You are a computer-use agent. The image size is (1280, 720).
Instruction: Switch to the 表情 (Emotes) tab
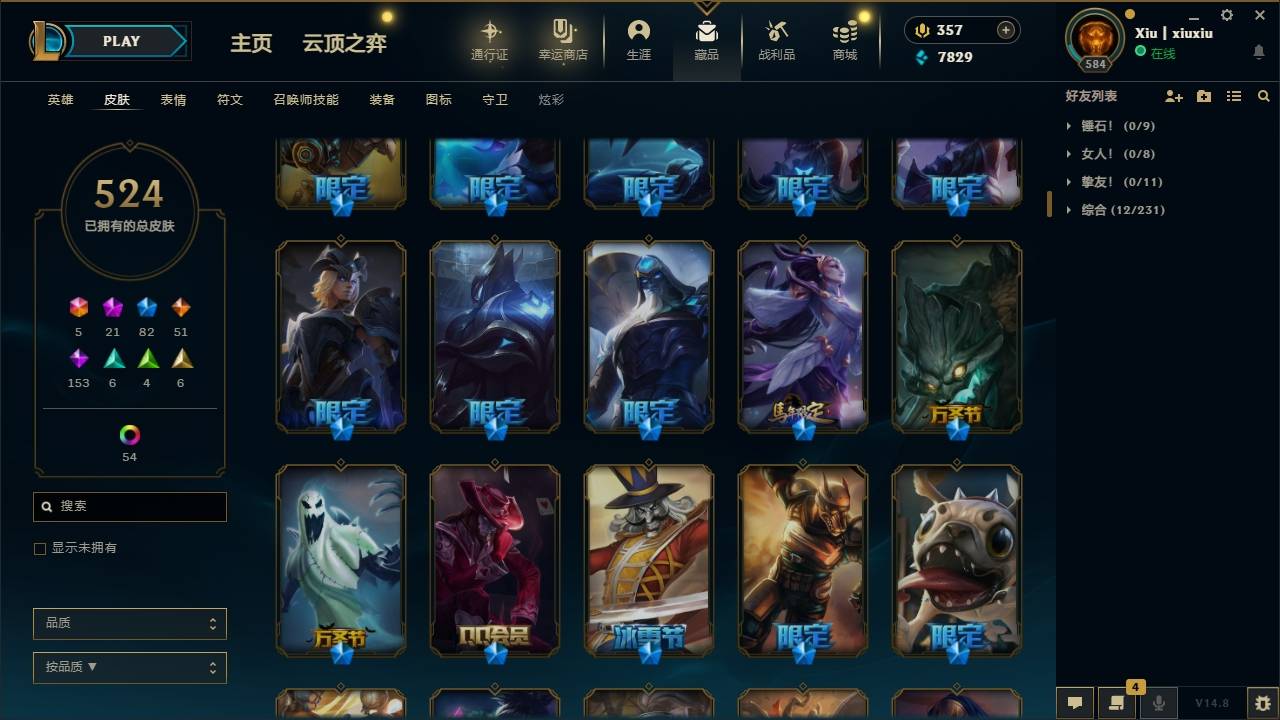(174, 100)
